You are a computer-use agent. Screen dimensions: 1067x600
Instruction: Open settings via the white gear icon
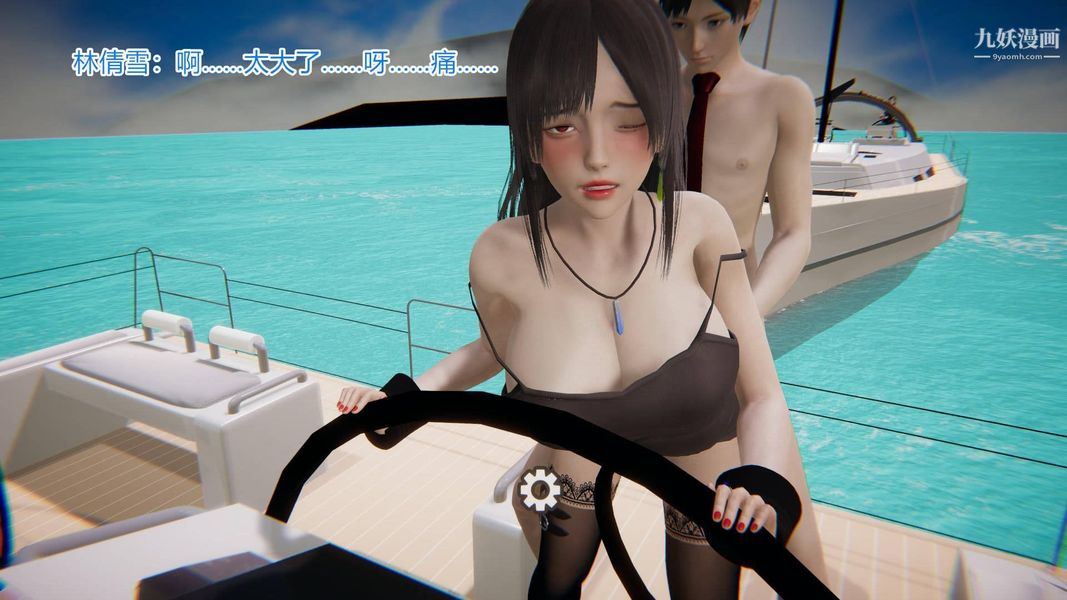point(540,489)
